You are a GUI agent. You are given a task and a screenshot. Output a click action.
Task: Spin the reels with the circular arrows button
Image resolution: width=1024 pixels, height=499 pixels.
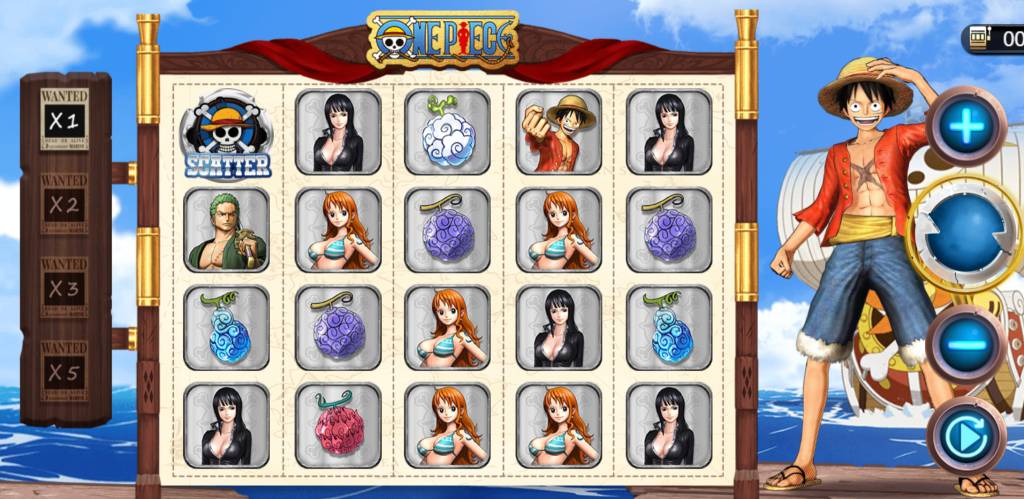pos(965,233)
